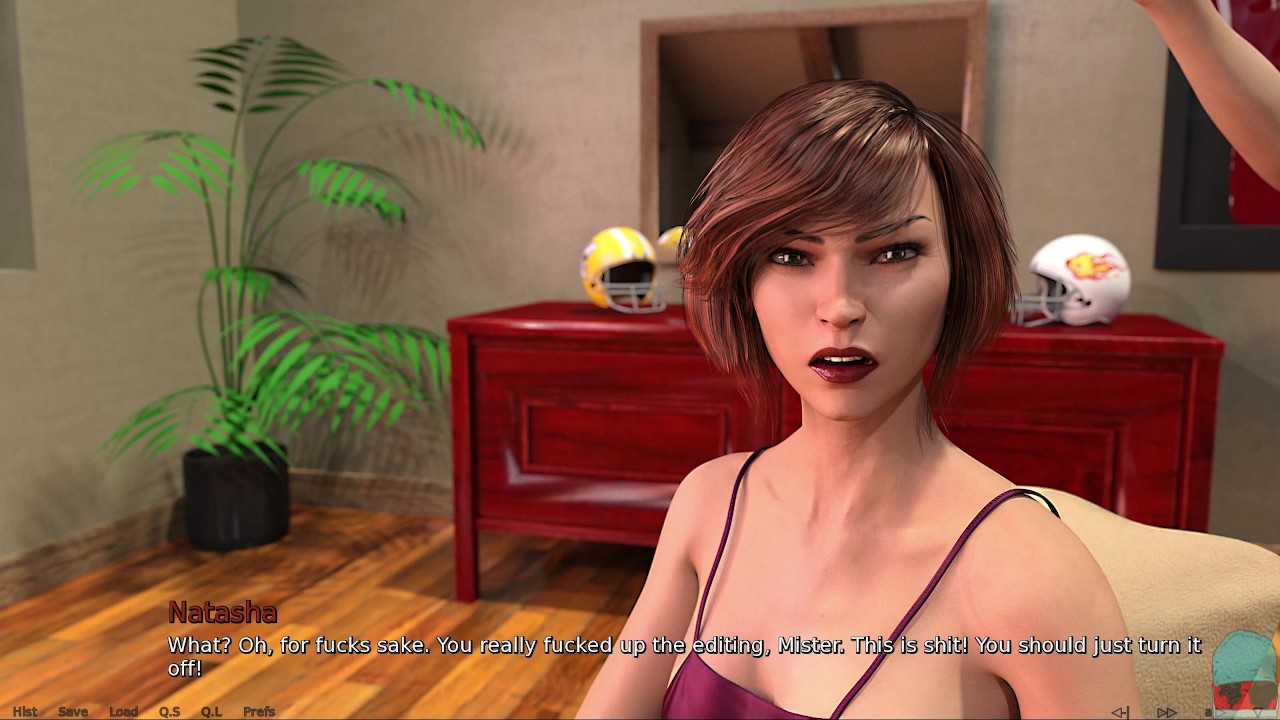Open the Hist dialogue history

(25, 712)
